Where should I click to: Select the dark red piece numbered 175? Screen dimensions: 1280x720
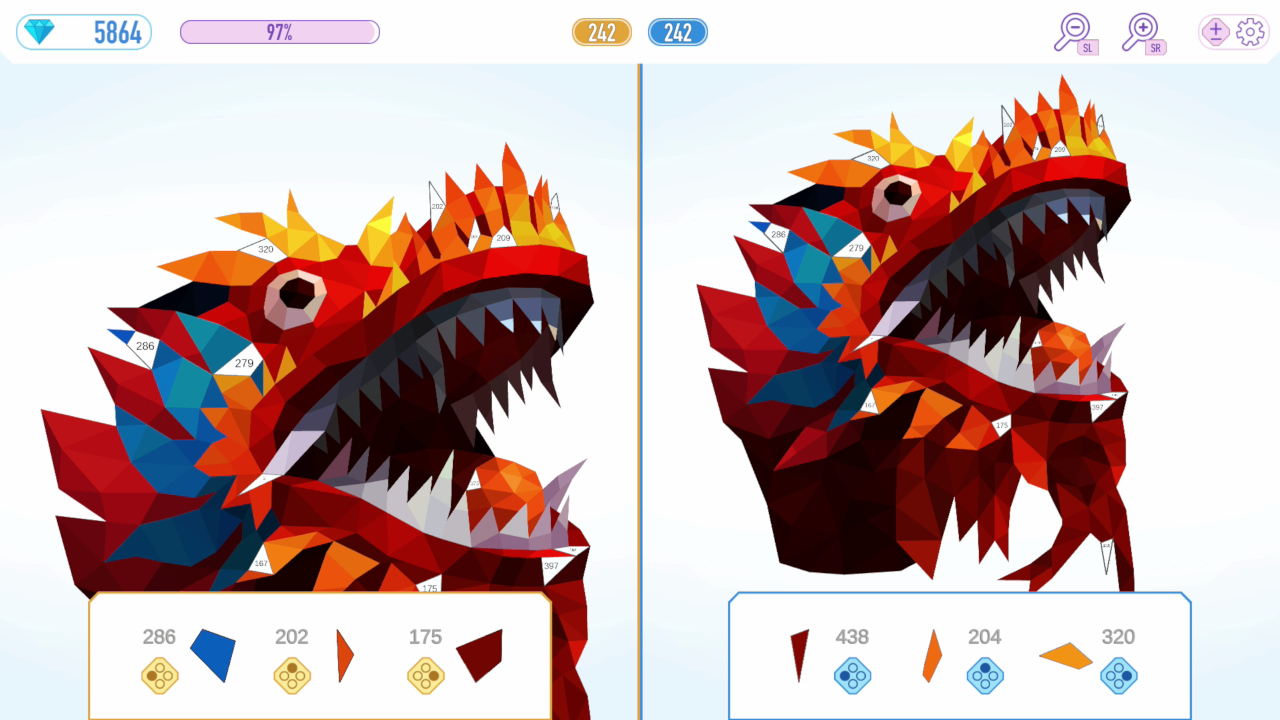pyautogui.click(x=481, y=655)
